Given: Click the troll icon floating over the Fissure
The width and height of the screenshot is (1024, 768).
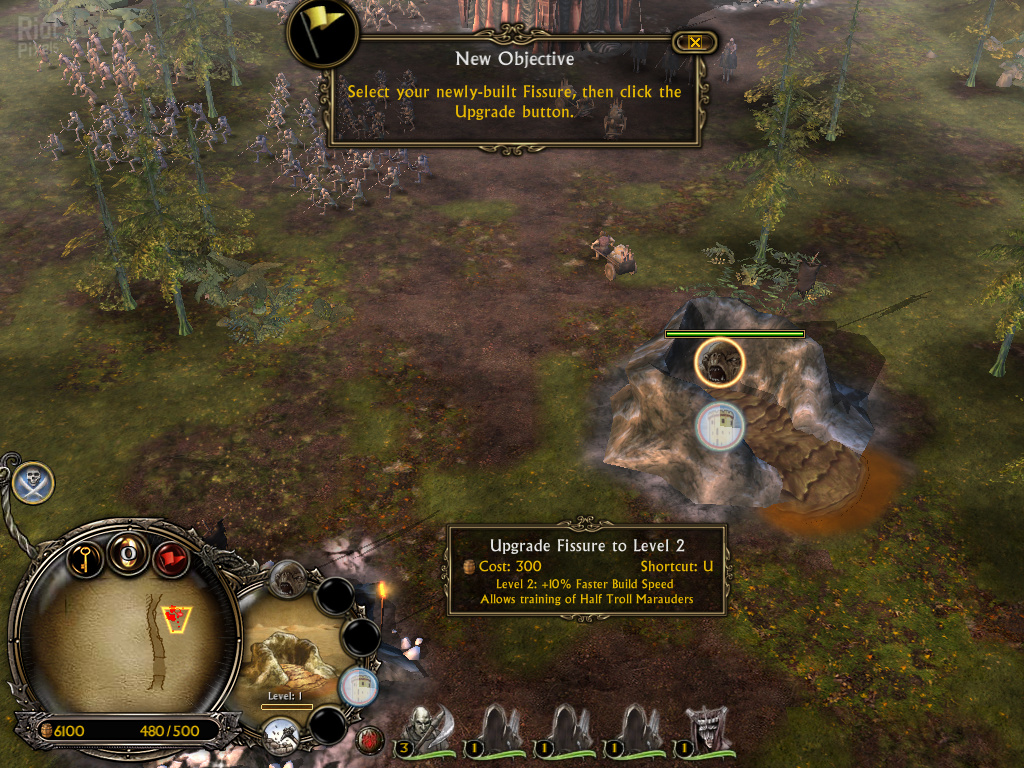Looking at the screenshot, I should click(x=719, y=362).
